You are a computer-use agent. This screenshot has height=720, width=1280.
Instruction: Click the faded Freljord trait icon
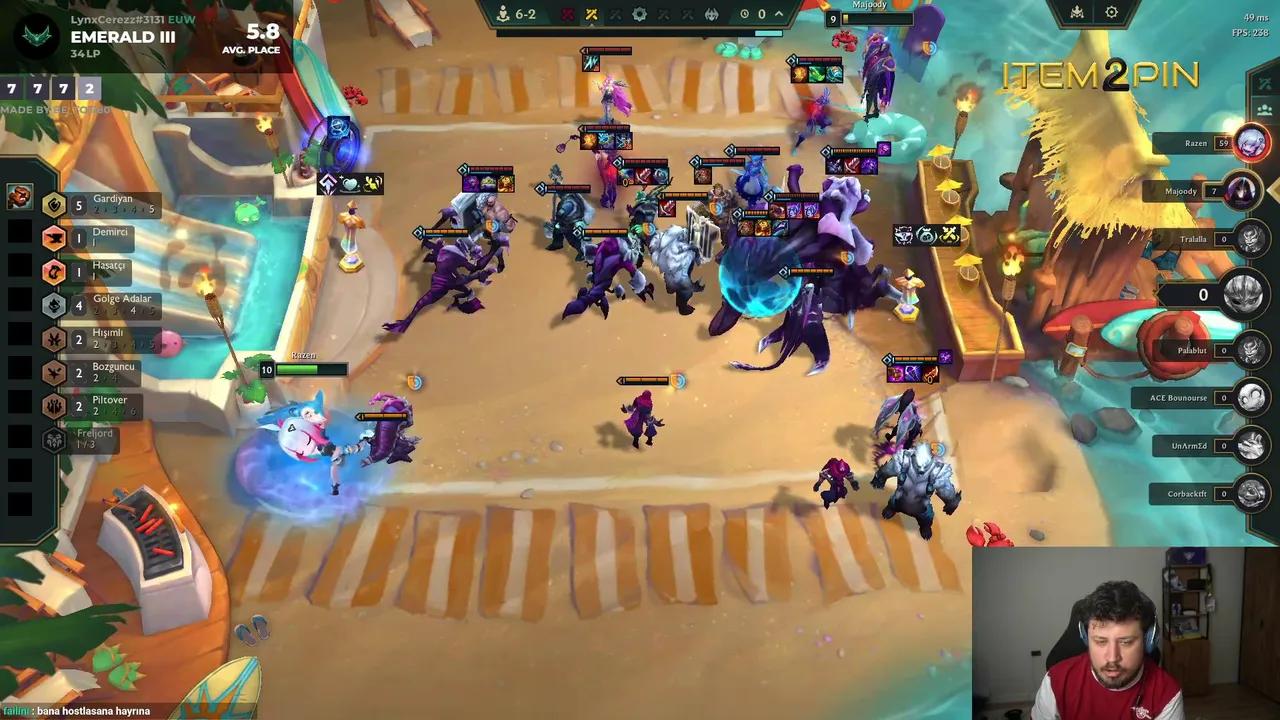point(55,437)
